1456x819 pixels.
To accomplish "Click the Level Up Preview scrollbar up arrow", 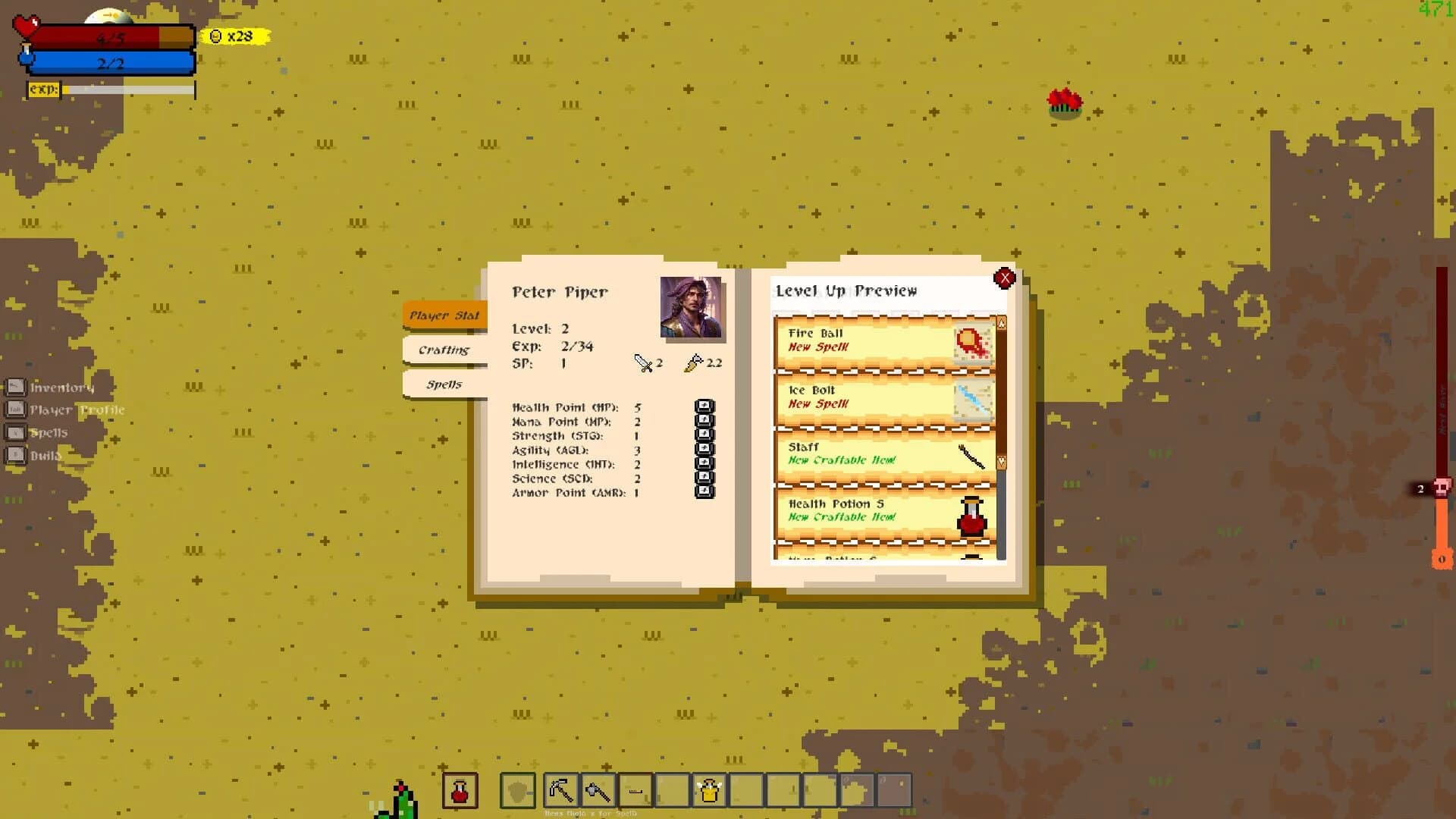I will (1000, 322).
